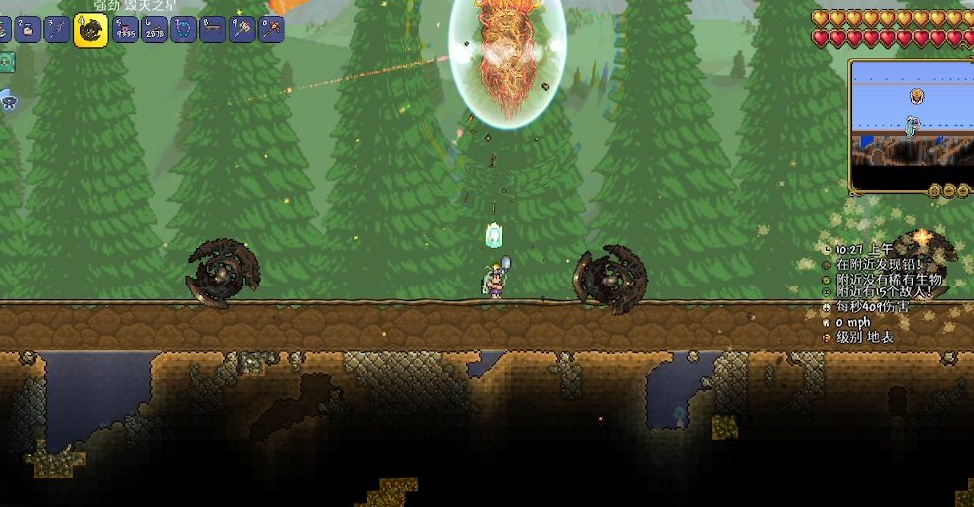Screen dimensions: 974x507
Task: Pick the bed furniture hotbar slot
Action: (x=212, y=30)
